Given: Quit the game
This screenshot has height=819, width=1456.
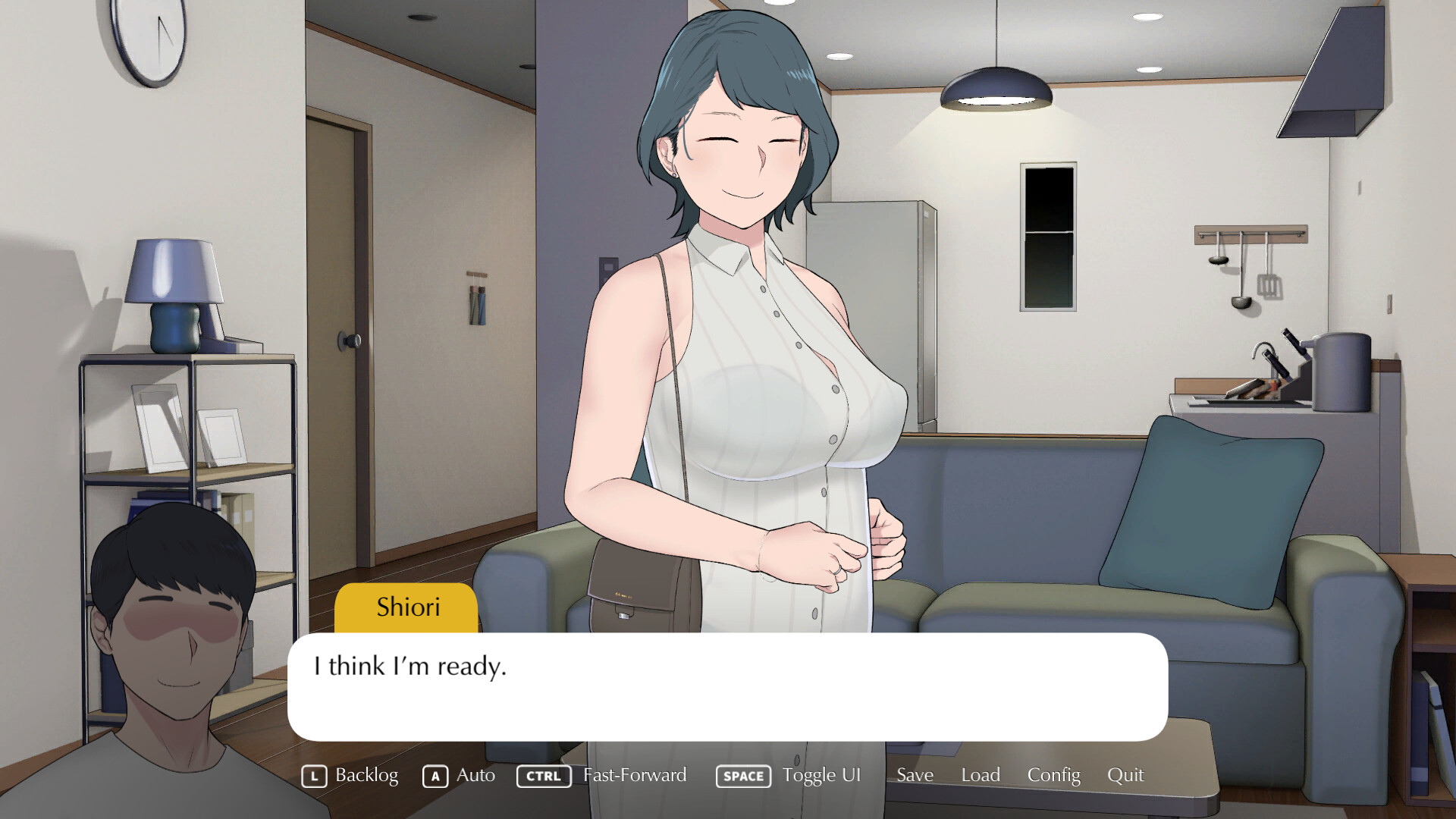Looking at the screenshot, I should pos(1125,775).
